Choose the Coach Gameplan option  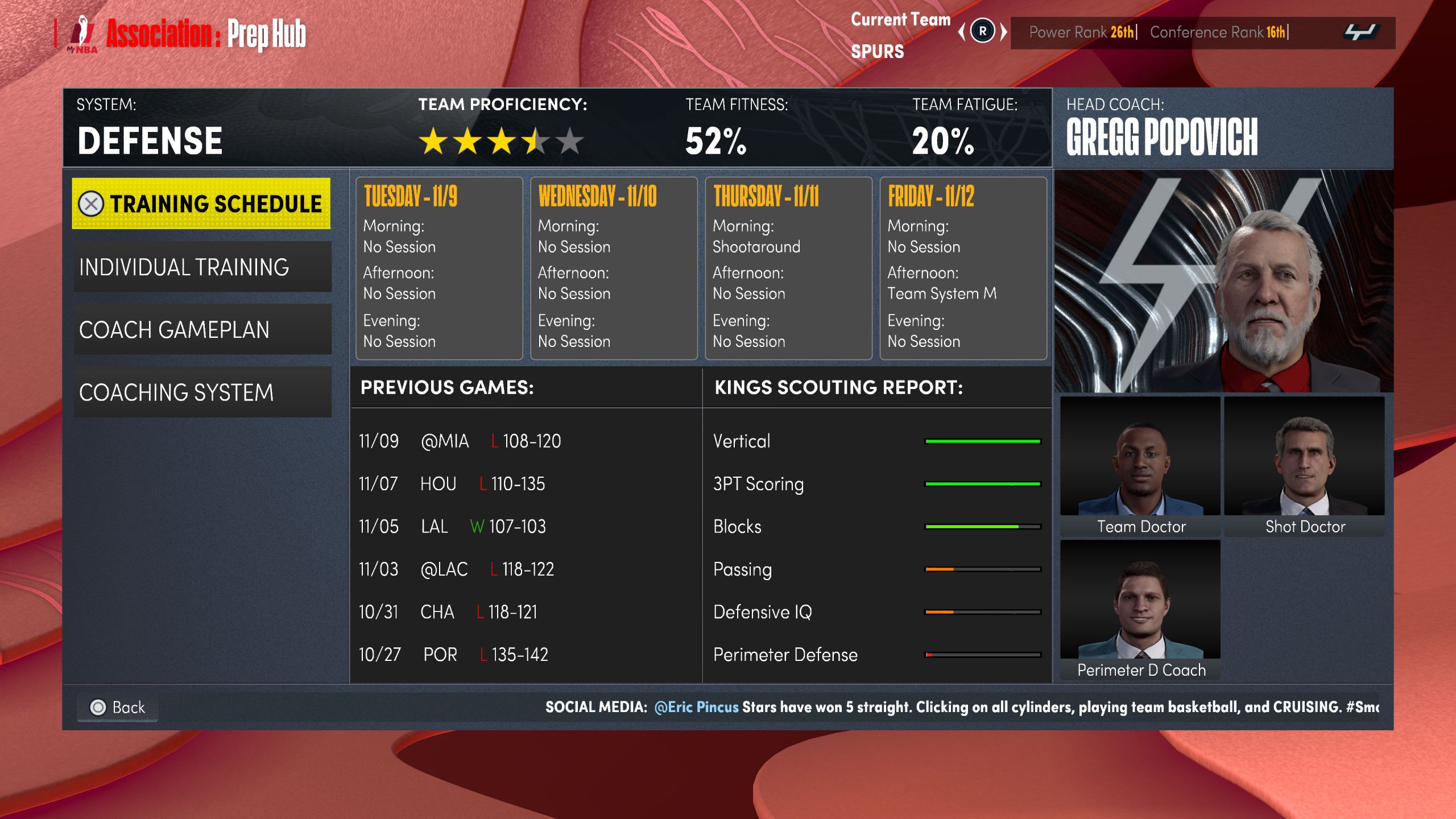click(202, 329)
